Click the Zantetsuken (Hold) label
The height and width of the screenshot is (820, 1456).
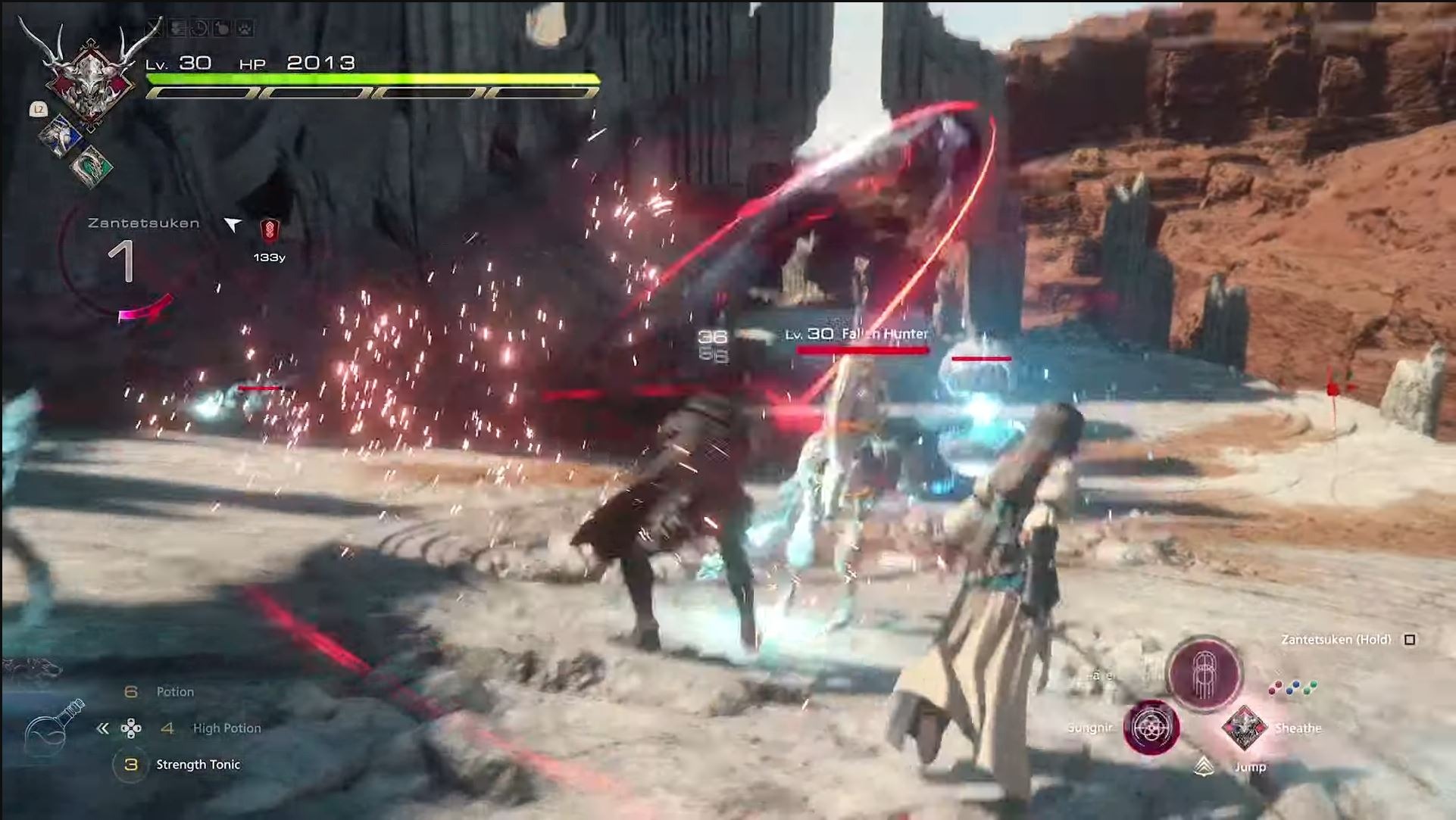point(1335,640)
